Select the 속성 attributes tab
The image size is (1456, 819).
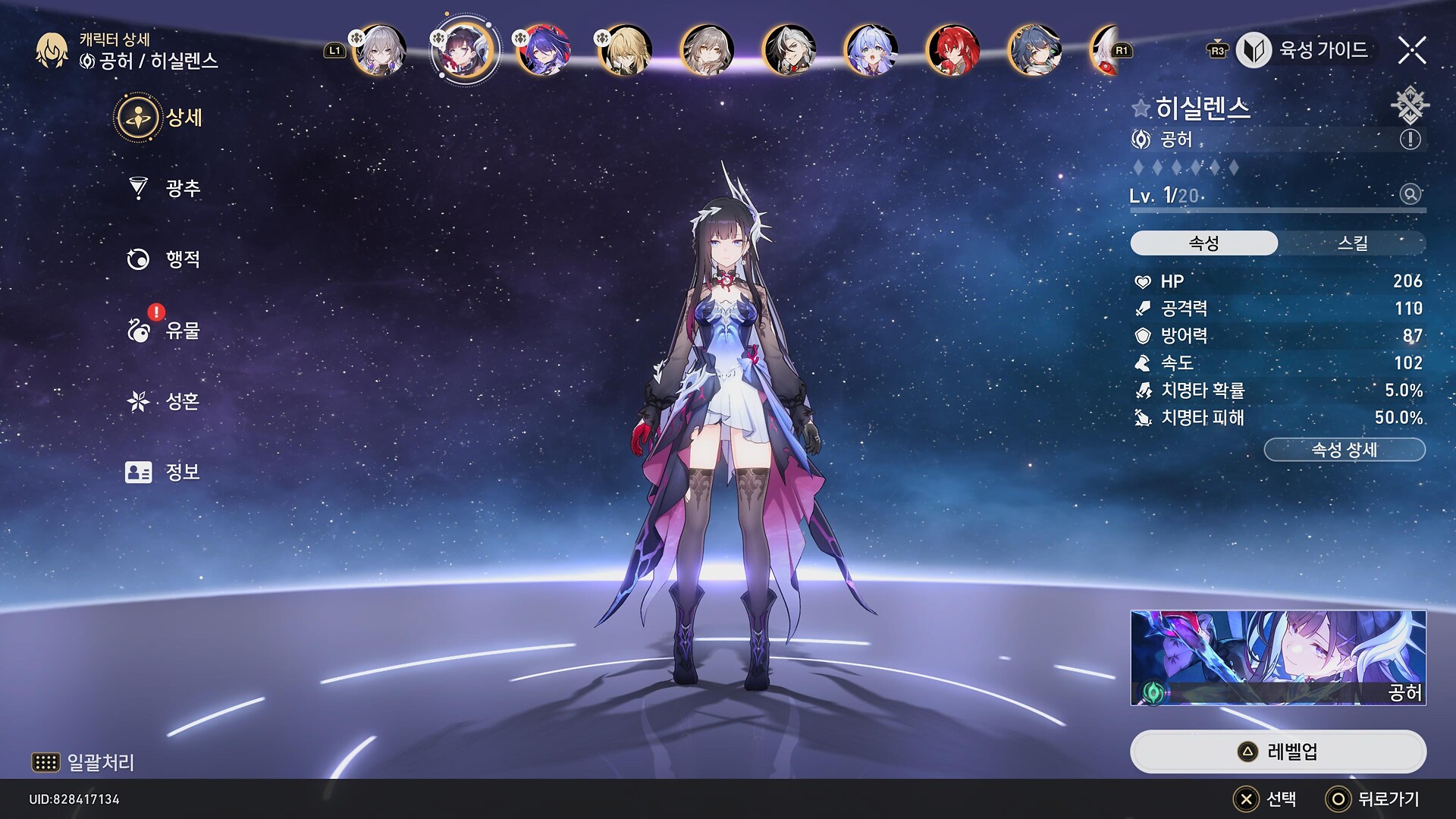[x=1203, y=243]
